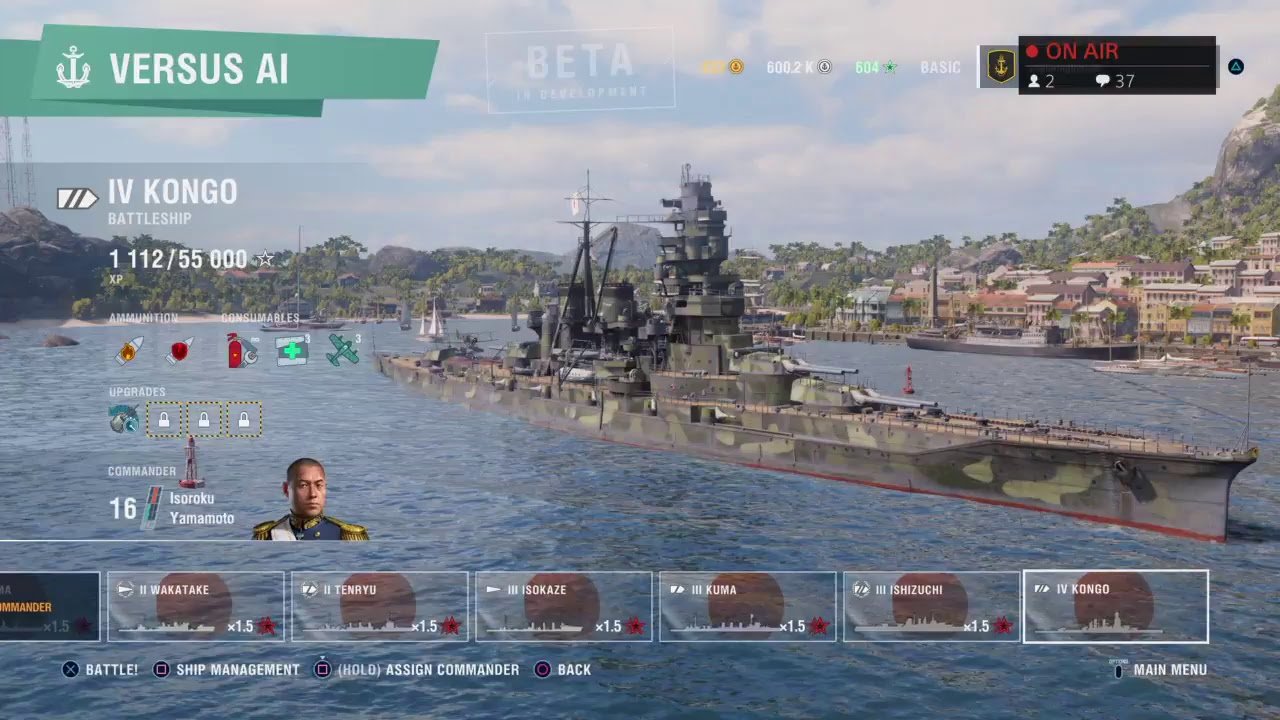The width and height of the screenshot is (1280, 720).
Task: Choose the III Ishizuchi ship card
Action: (x=931, y=606)
